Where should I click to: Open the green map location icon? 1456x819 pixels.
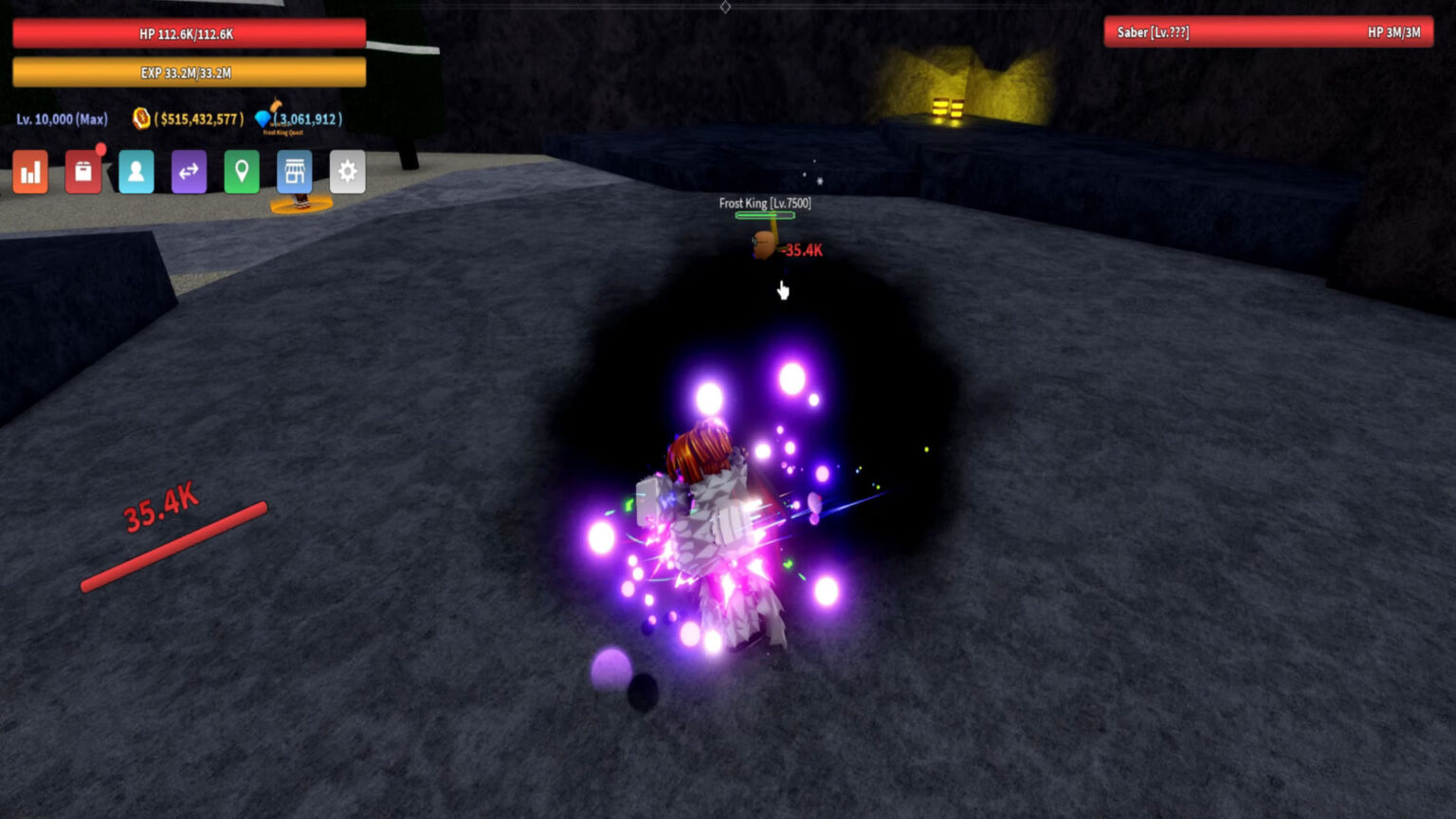243,172
